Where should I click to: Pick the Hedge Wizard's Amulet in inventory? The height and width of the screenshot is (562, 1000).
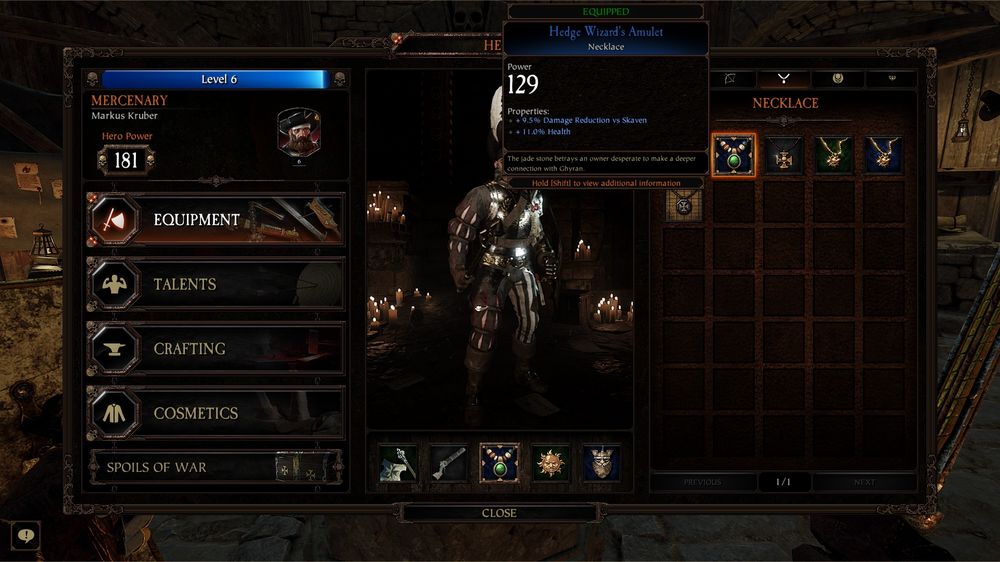[733, 155]
